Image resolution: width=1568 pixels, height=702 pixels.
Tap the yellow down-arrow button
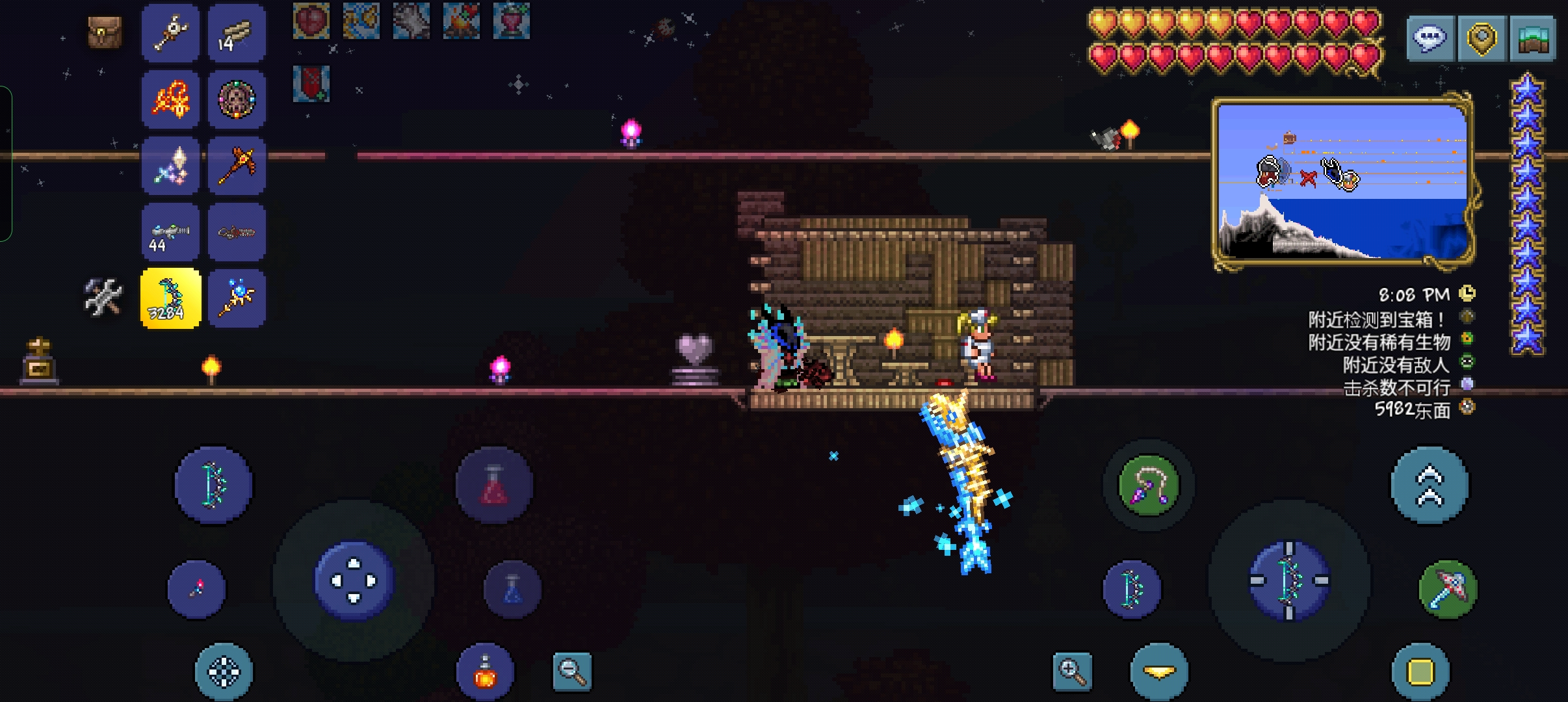point(1159,672)
